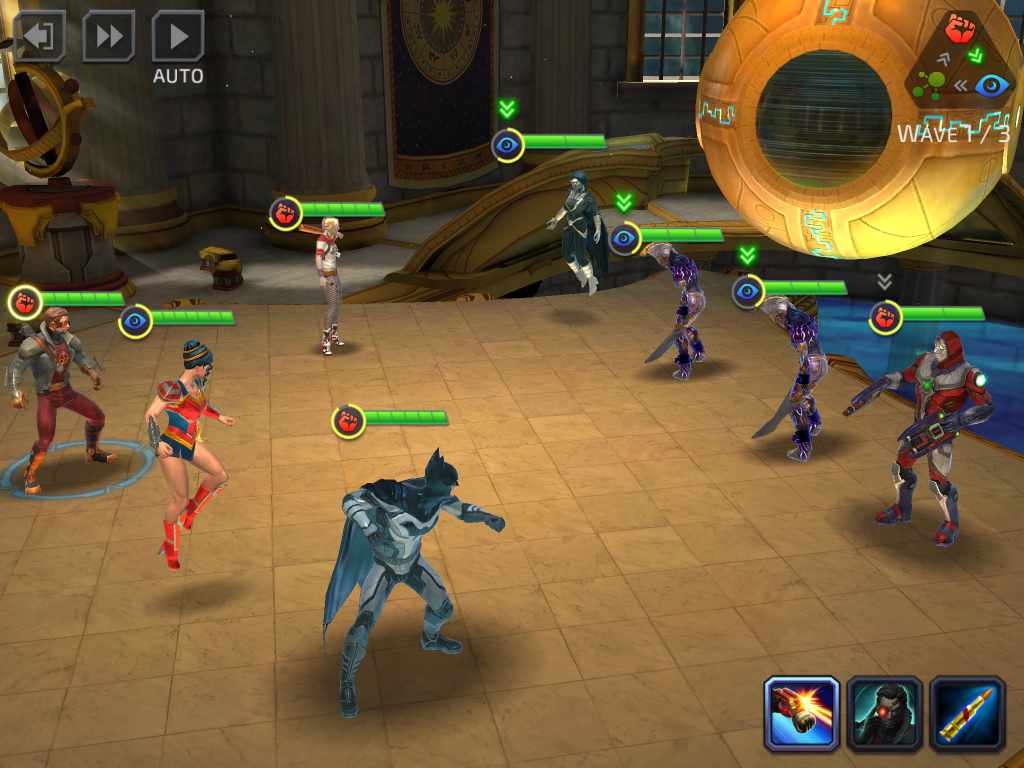Open the affinity triangle chart
The width and height of the screenshot is (1024, 768).
tap(963, 60)
